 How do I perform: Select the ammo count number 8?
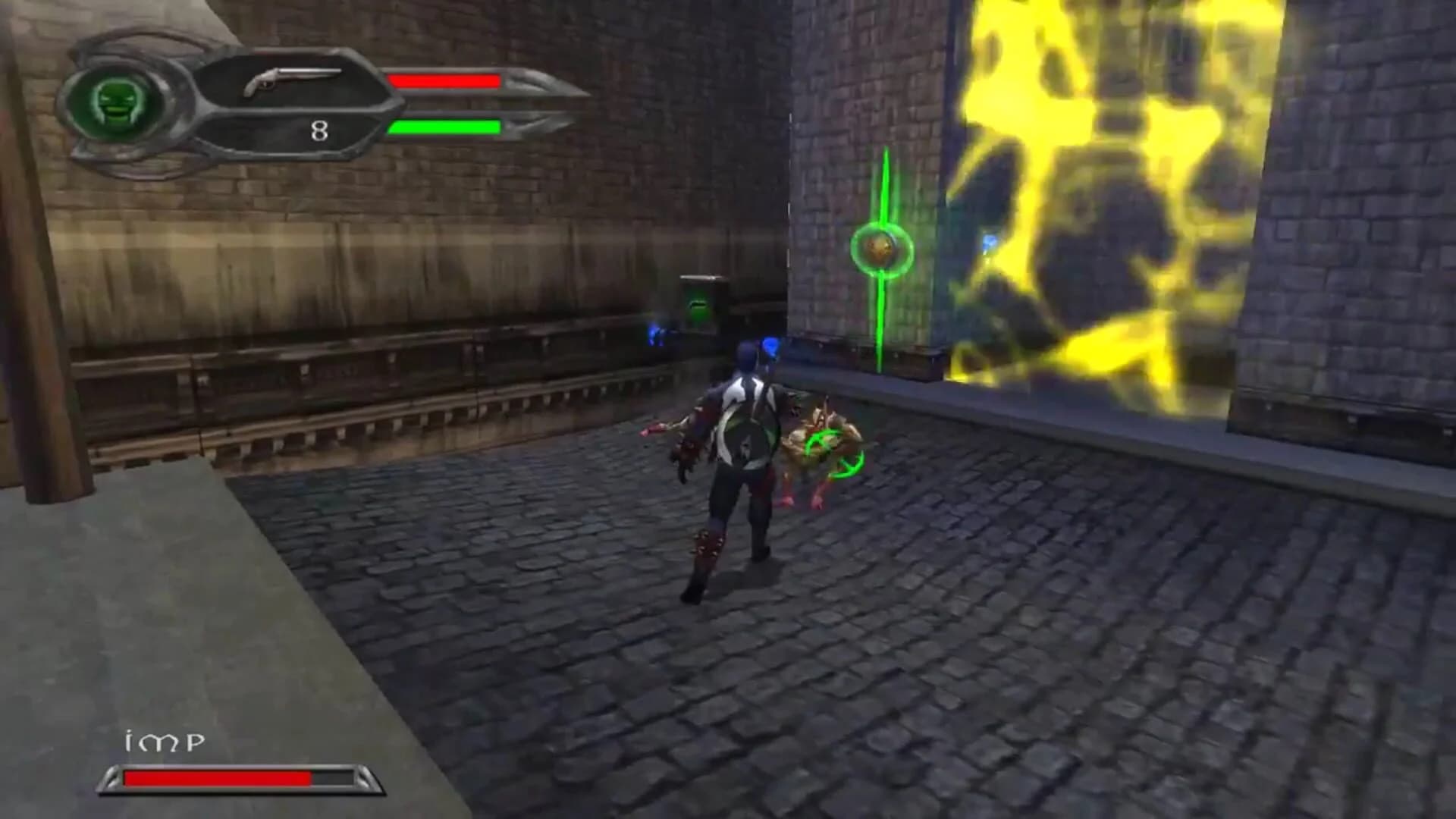pos(318,130)
